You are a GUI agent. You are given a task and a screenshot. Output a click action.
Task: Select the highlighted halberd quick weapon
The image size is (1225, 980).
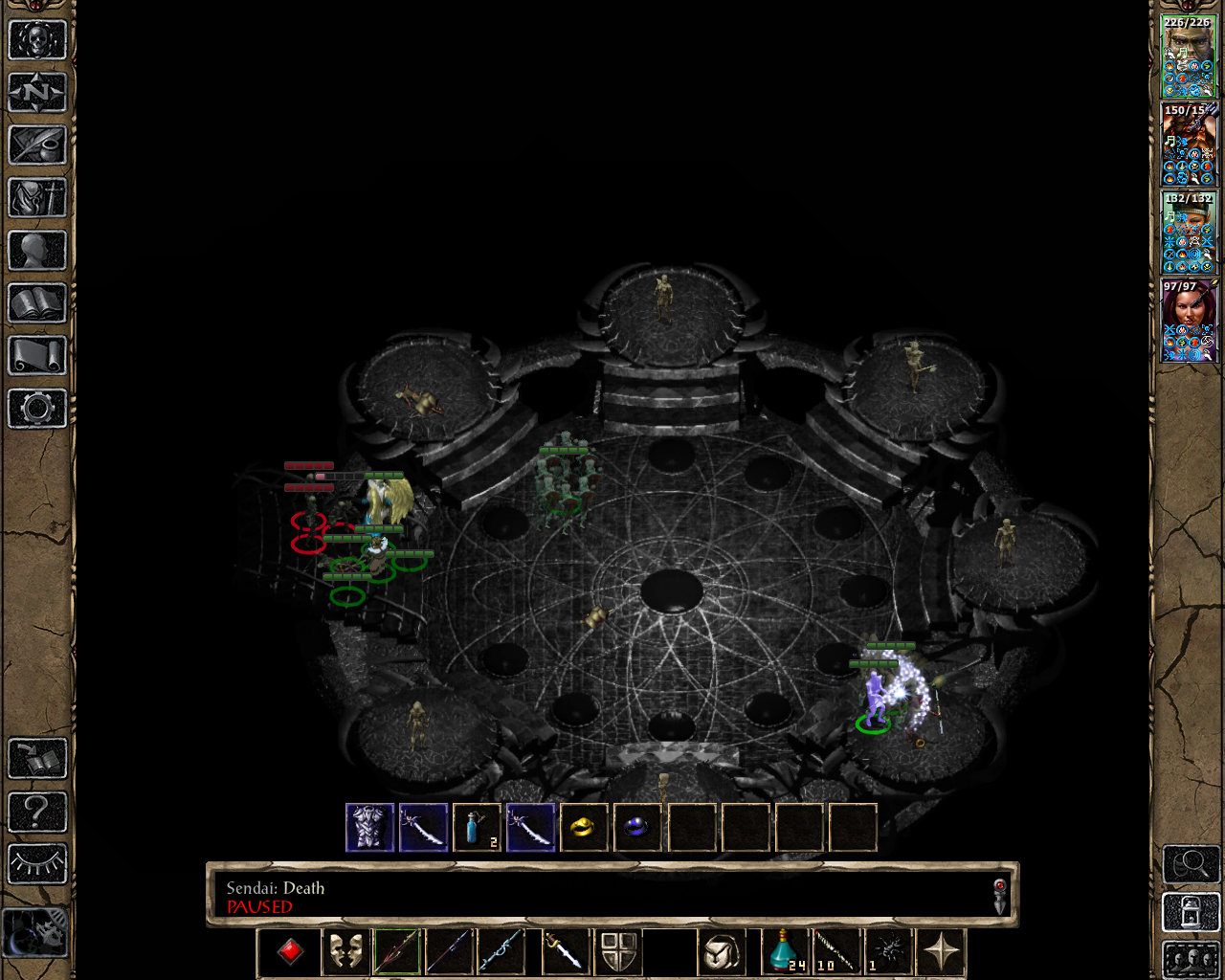click(396, 952)
